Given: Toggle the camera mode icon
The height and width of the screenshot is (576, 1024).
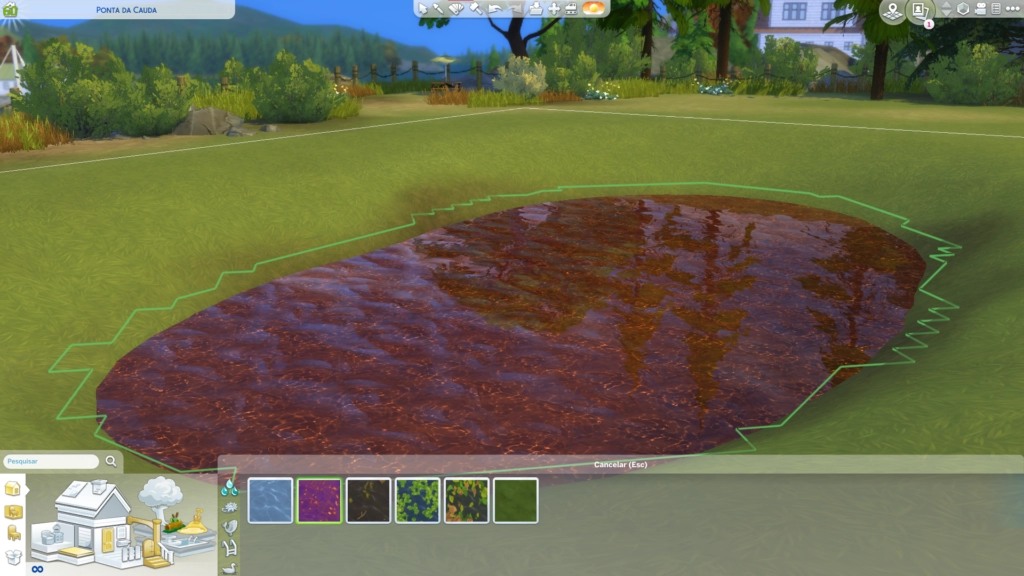Looking at the screenshot, I should 980,9.
